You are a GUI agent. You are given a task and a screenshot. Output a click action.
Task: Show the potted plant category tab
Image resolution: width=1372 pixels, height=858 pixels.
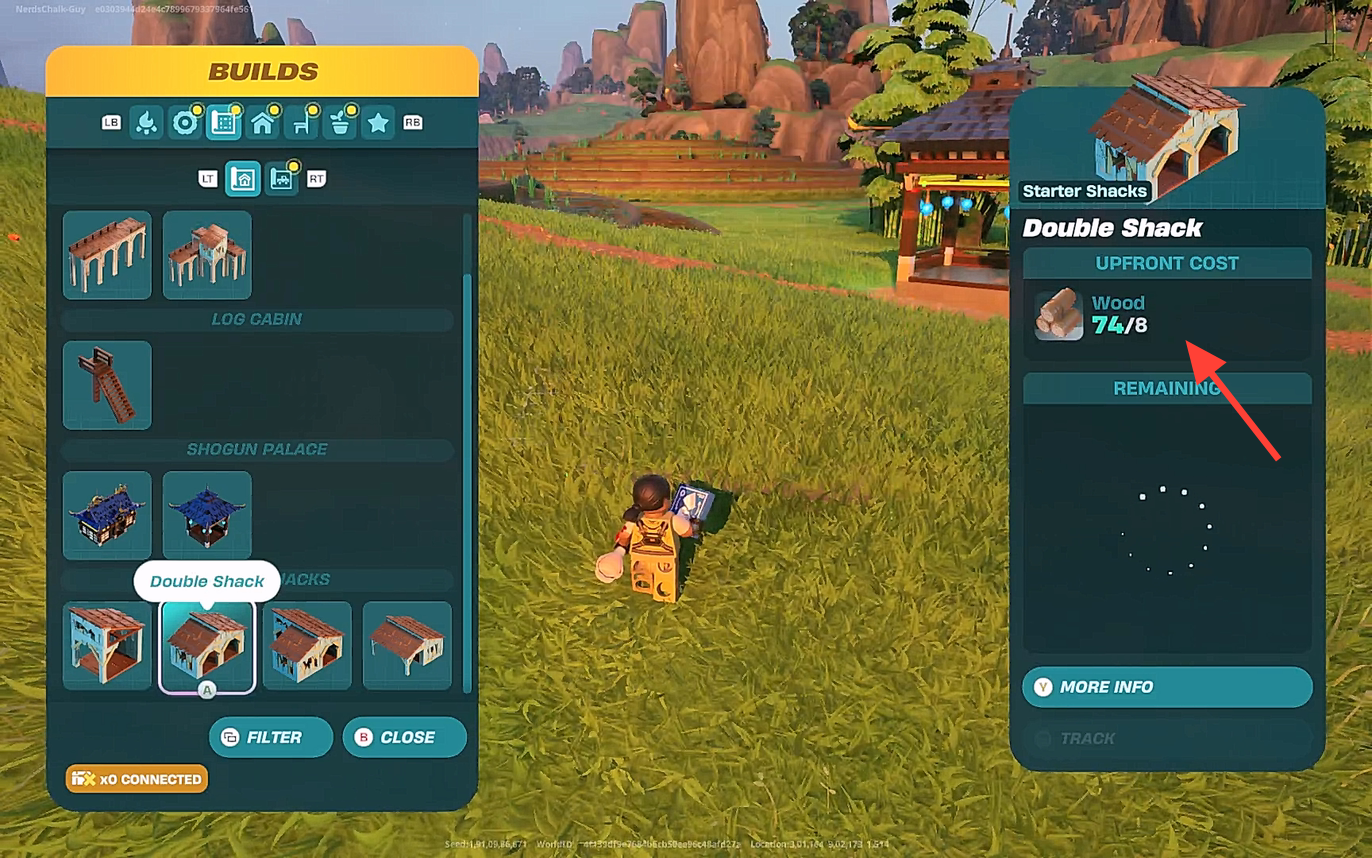(x=340, y=123)
